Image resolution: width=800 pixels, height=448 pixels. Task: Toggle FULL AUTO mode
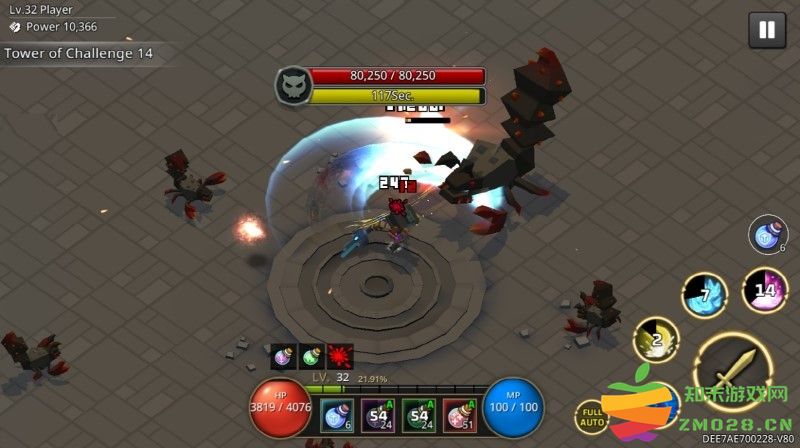tap(593, 417)
